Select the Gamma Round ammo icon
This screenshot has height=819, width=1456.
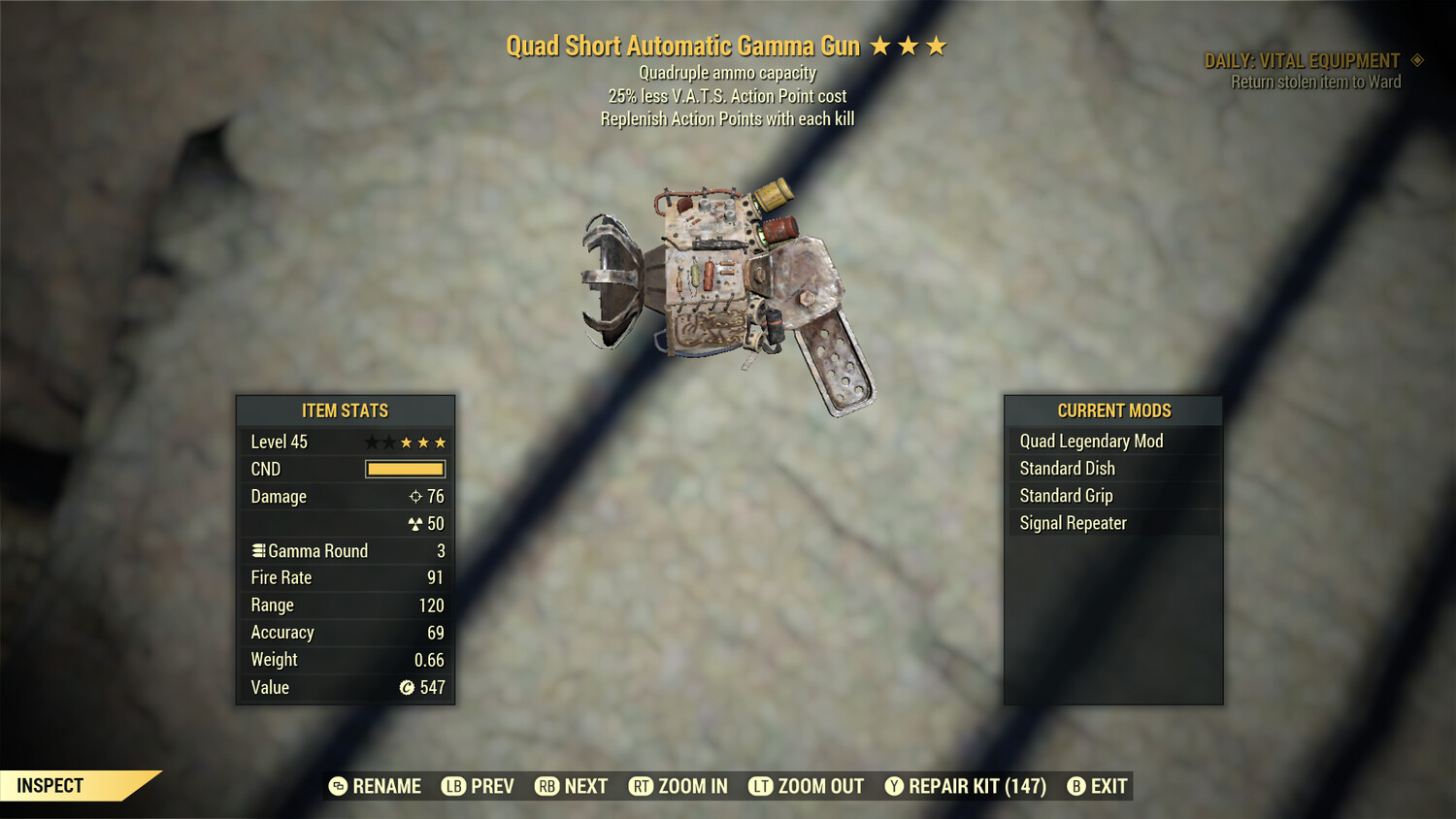[x=258, y=550]
